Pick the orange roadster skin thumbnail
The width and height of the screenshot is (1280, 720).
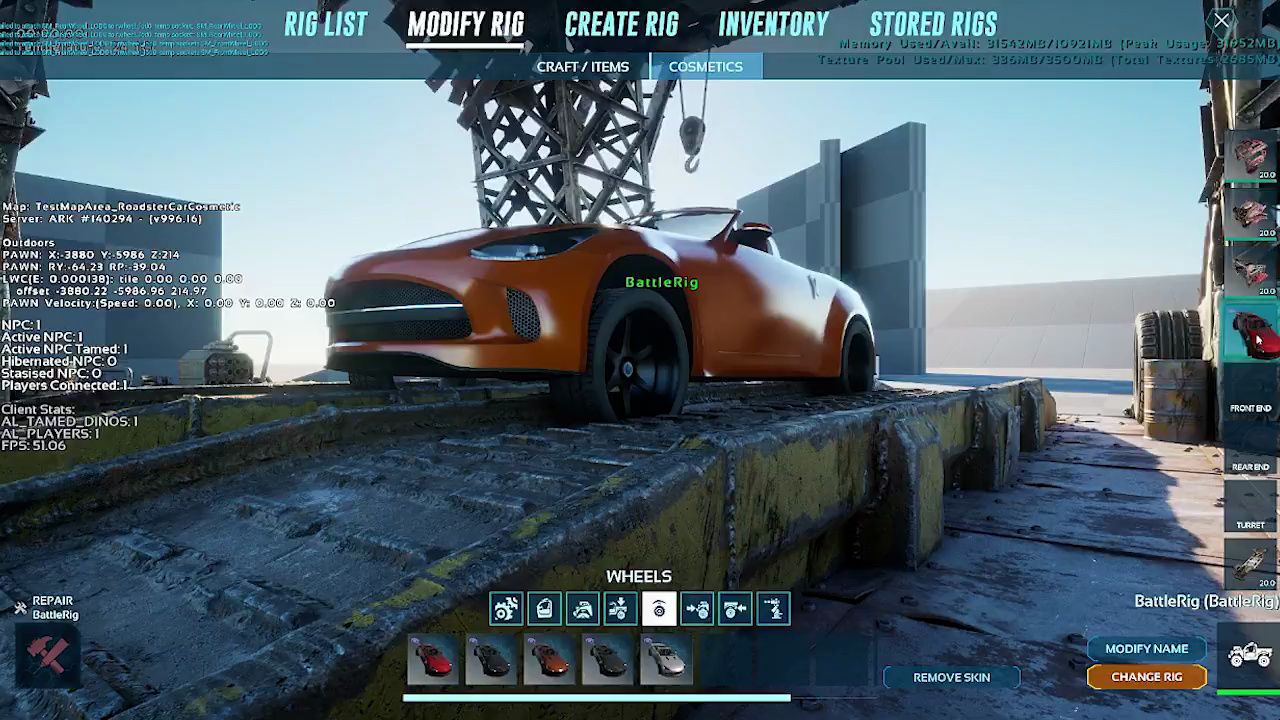click(x=549, y=660)
